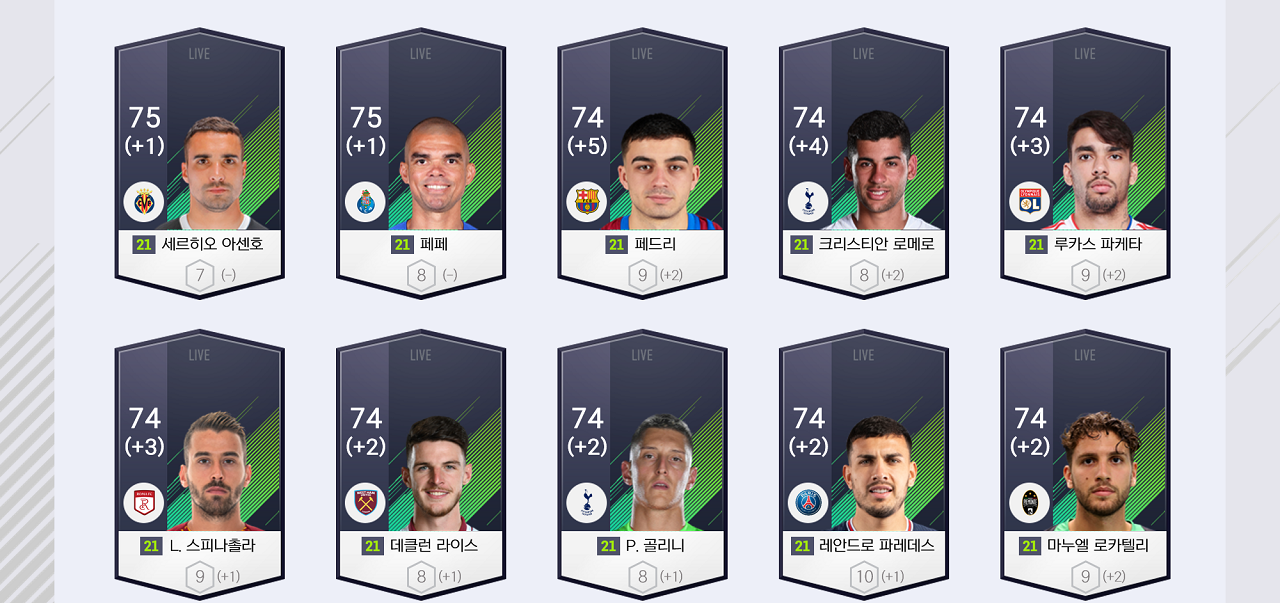Image resolution: width=1280 pixels, height=603 pixels.
Task: Choose the 레안드로 파레데스 card
Action: (x=864, y=467)
